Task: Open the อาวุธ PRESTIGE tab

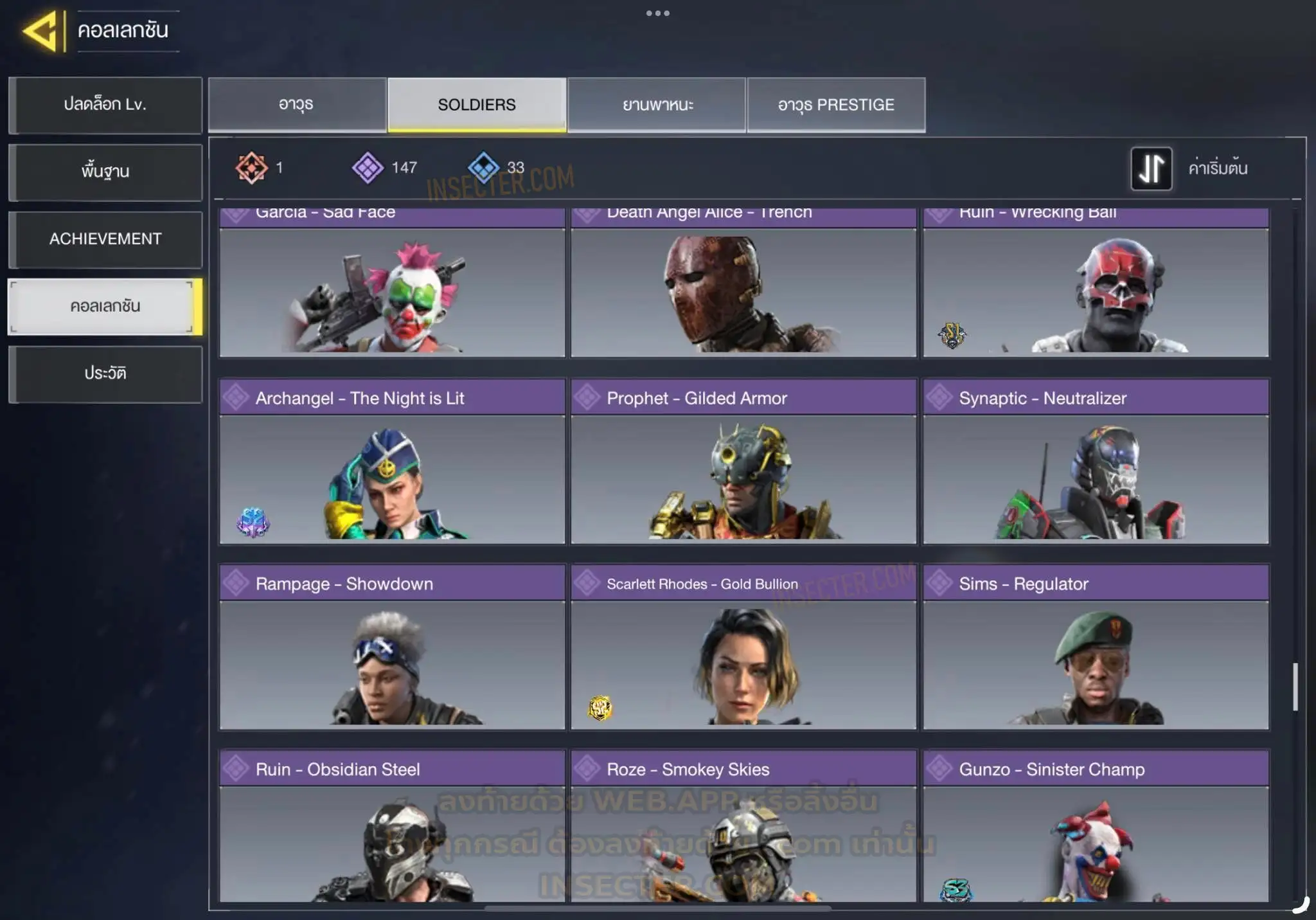Action: pyautogui.click(x=836, y=105)
